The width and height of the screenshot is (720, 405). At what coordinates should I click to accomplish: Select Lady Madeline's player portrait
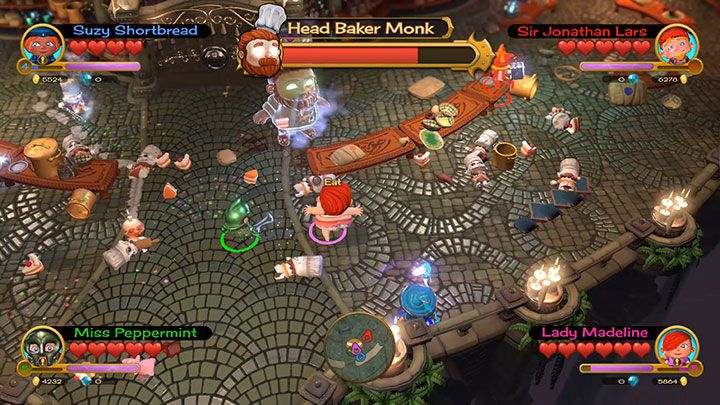pyautogui.click(x=676, y=348)
